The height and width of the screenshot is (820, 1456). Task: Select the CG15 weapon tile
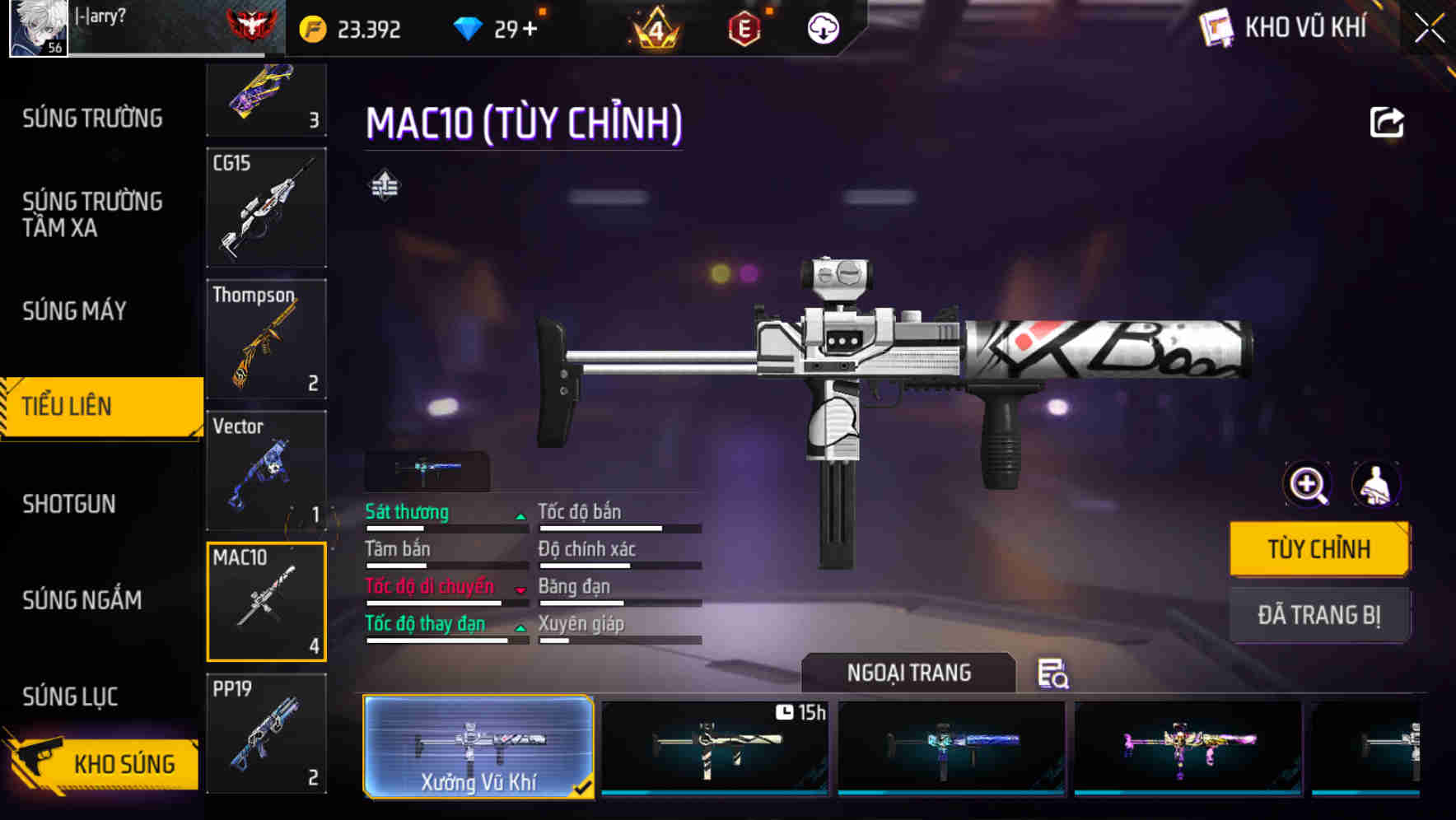pos(266,207)
